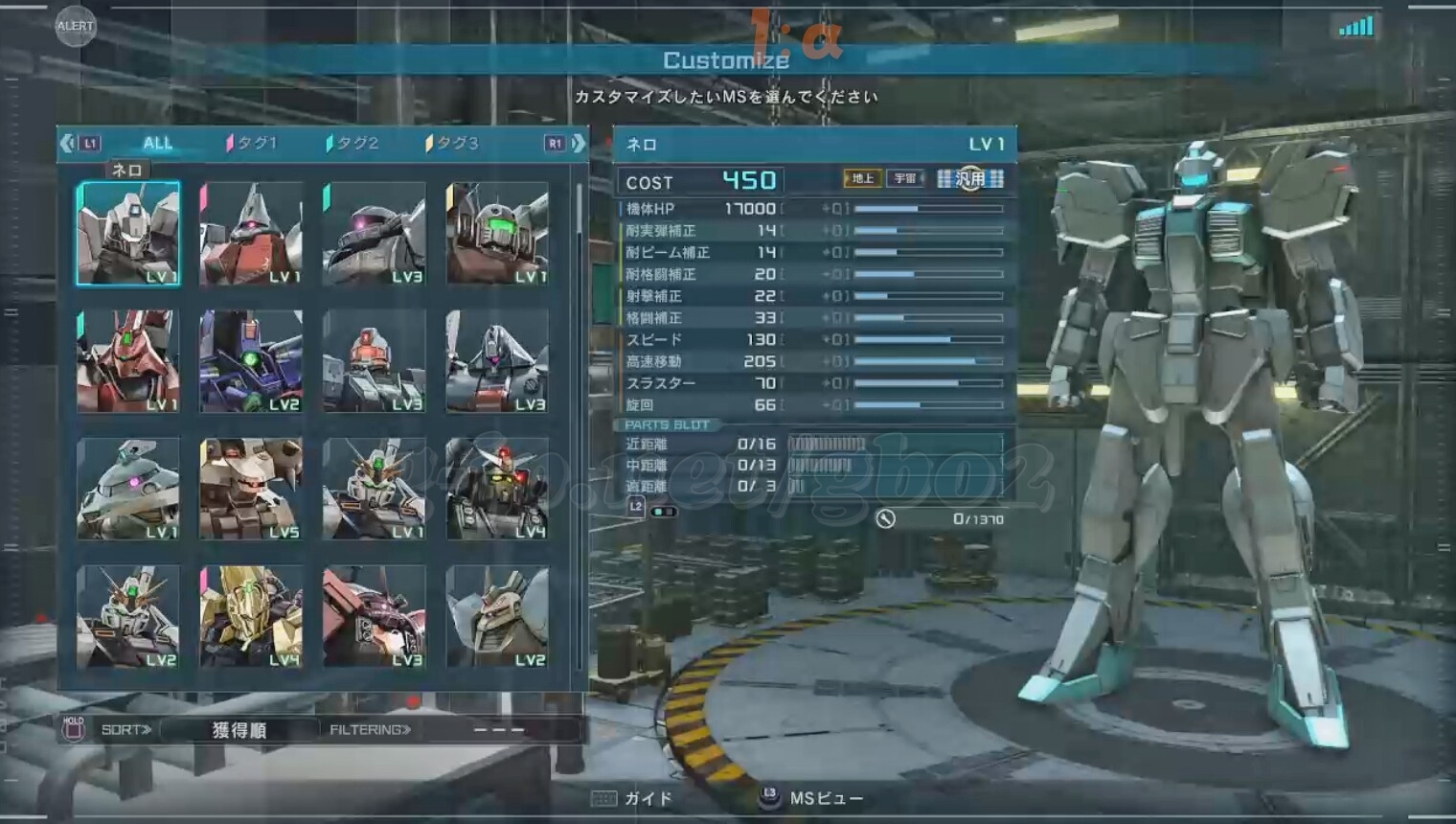This screenshot has height=824, width=1456.
Task: Switch to the ALL tab
Action: tap(157, 143)
